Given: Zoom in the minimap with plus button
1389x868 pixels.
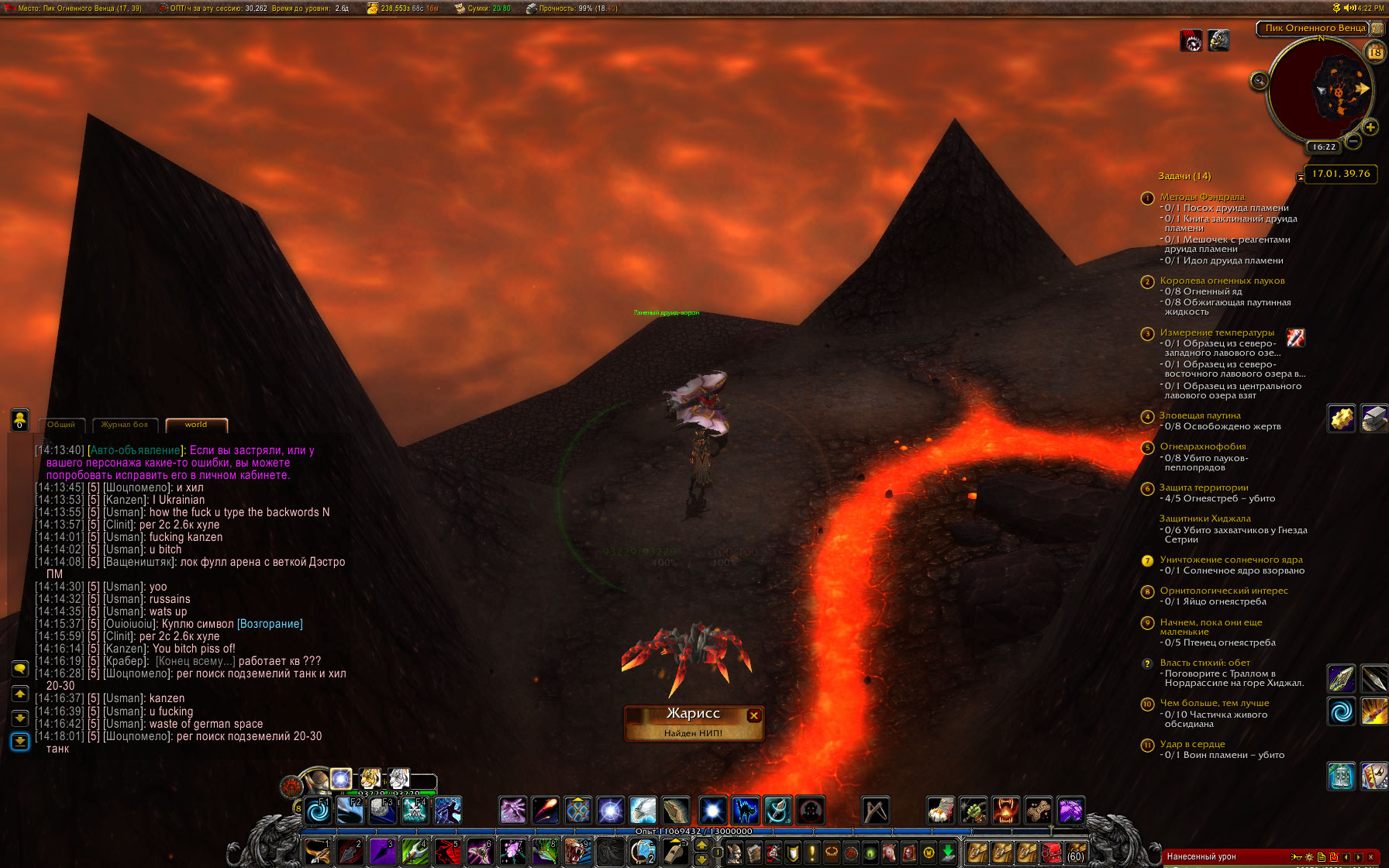Looking at the screenshot, I should 1370,127.
